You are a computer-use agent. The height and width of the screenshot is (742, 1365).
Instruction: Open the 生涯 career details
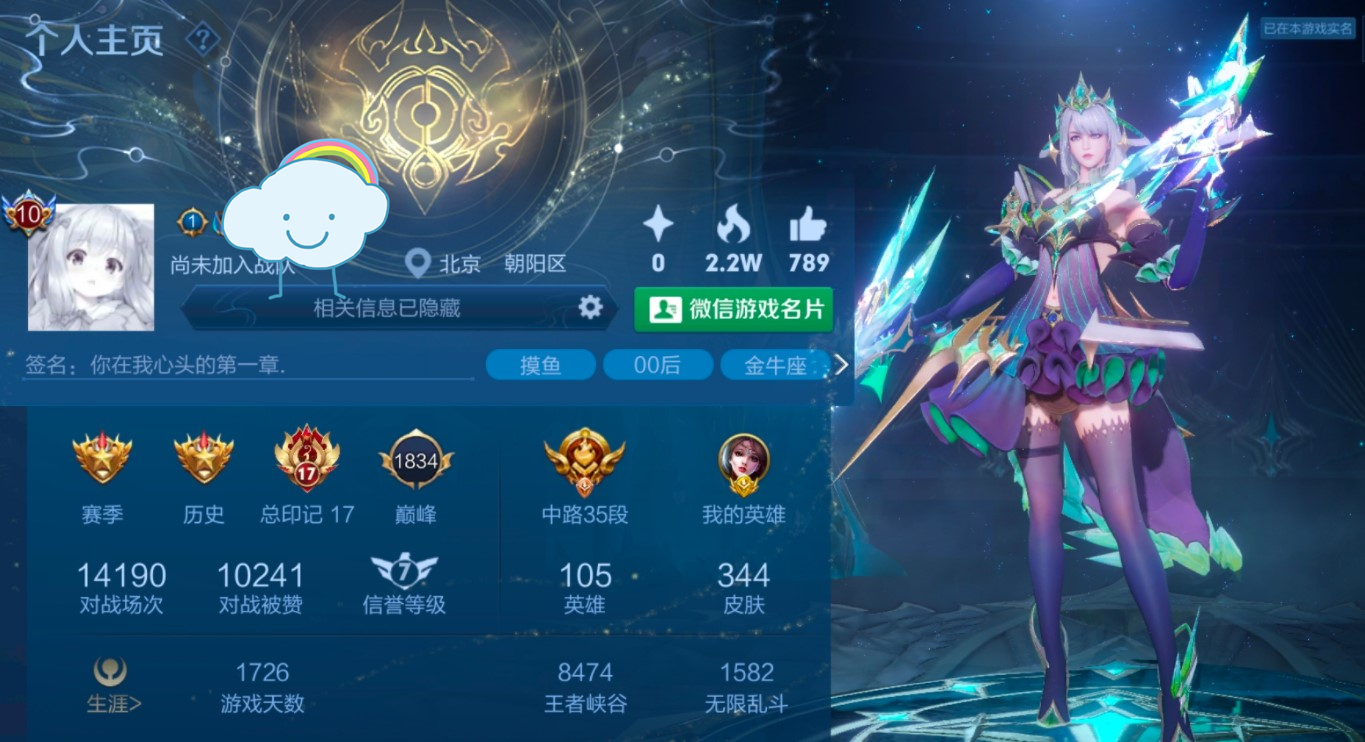tap(113, 686)
